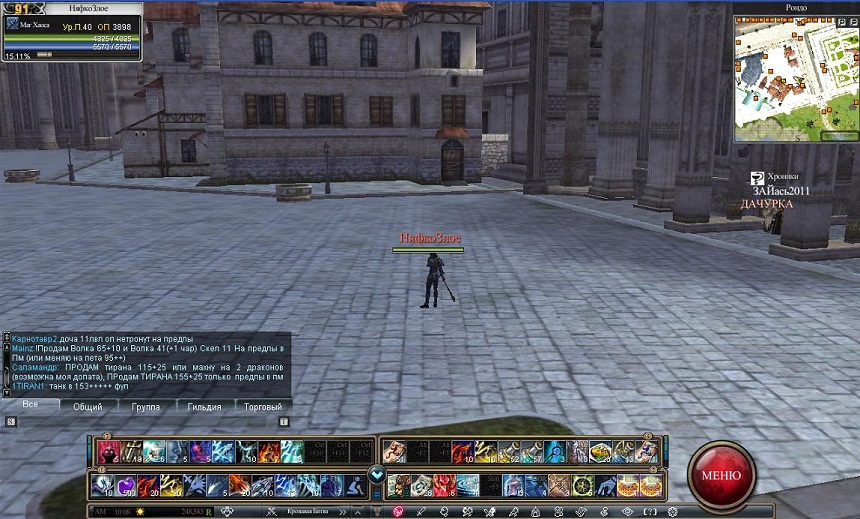The height and width of the screenshot is (519, 860).
Task: Click the chat input field
Action: click(150, 421)
